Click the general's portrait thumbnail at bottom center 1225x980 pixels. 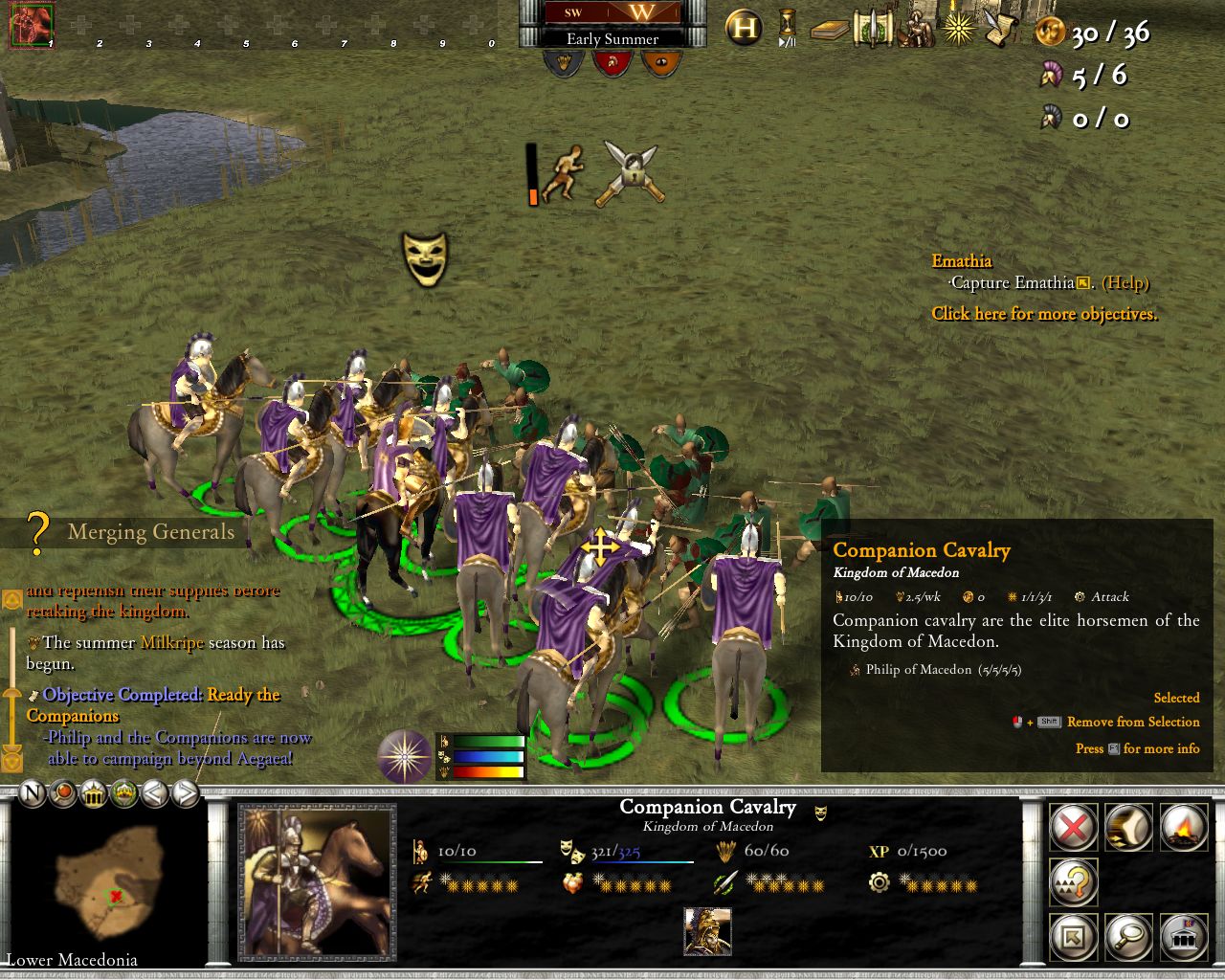tap(707, 933)
